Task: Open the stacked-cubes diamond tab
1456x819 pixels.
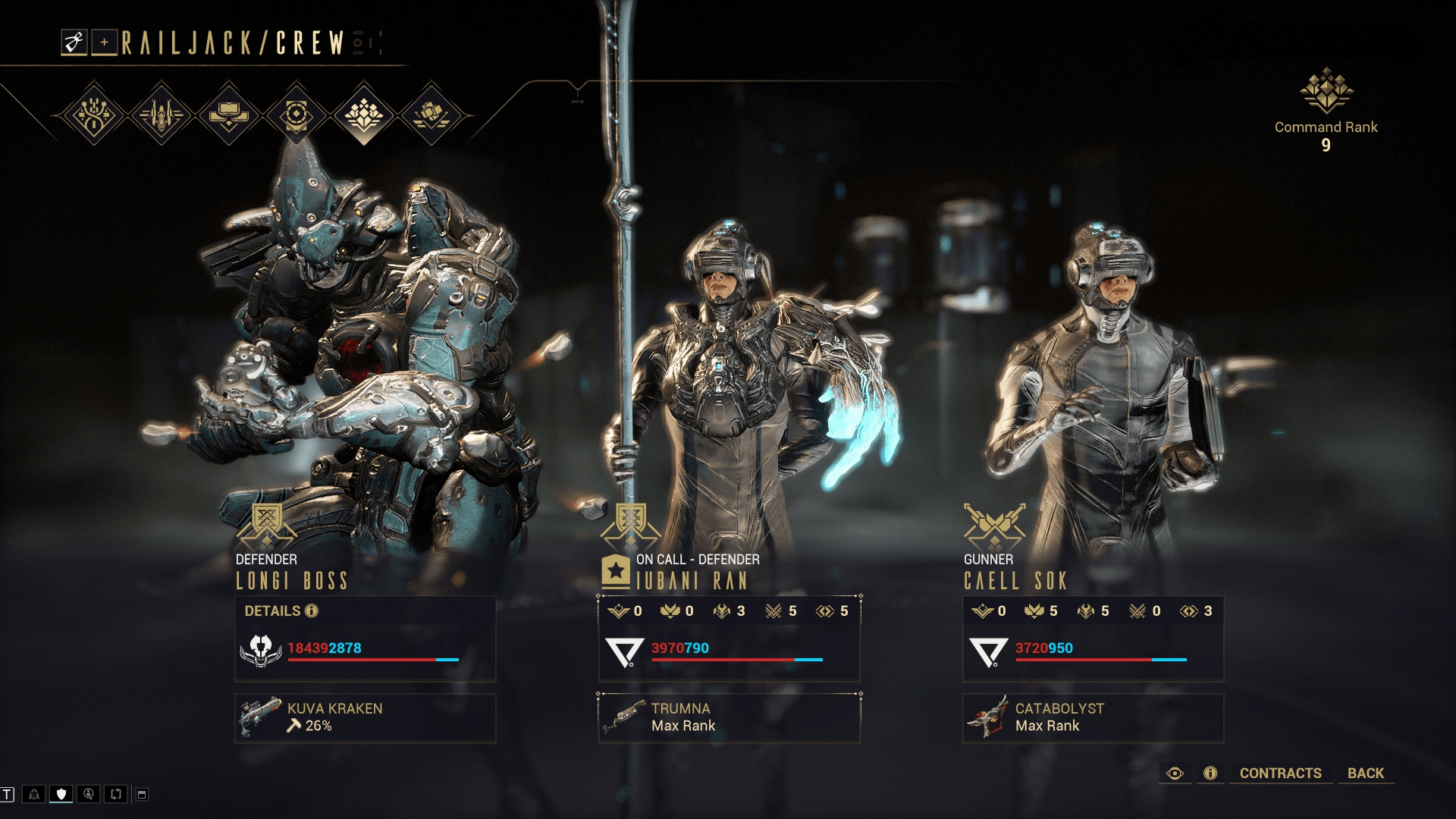Action: [431, 115]
